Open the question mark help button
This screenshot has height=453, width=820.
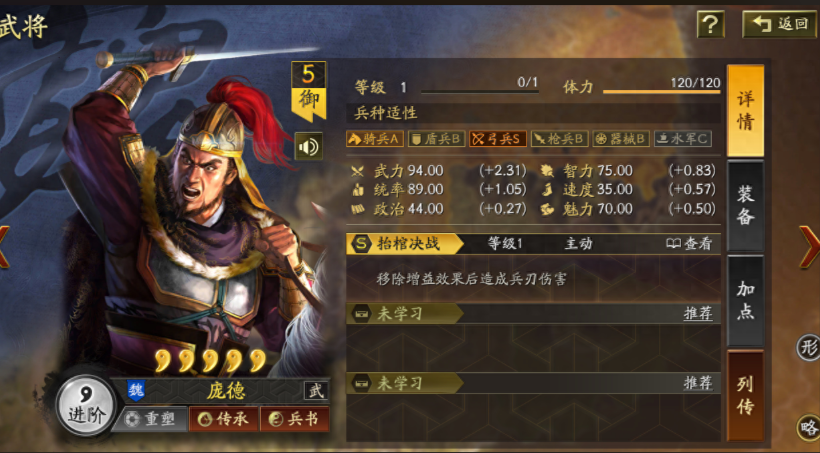coord(710,24)
